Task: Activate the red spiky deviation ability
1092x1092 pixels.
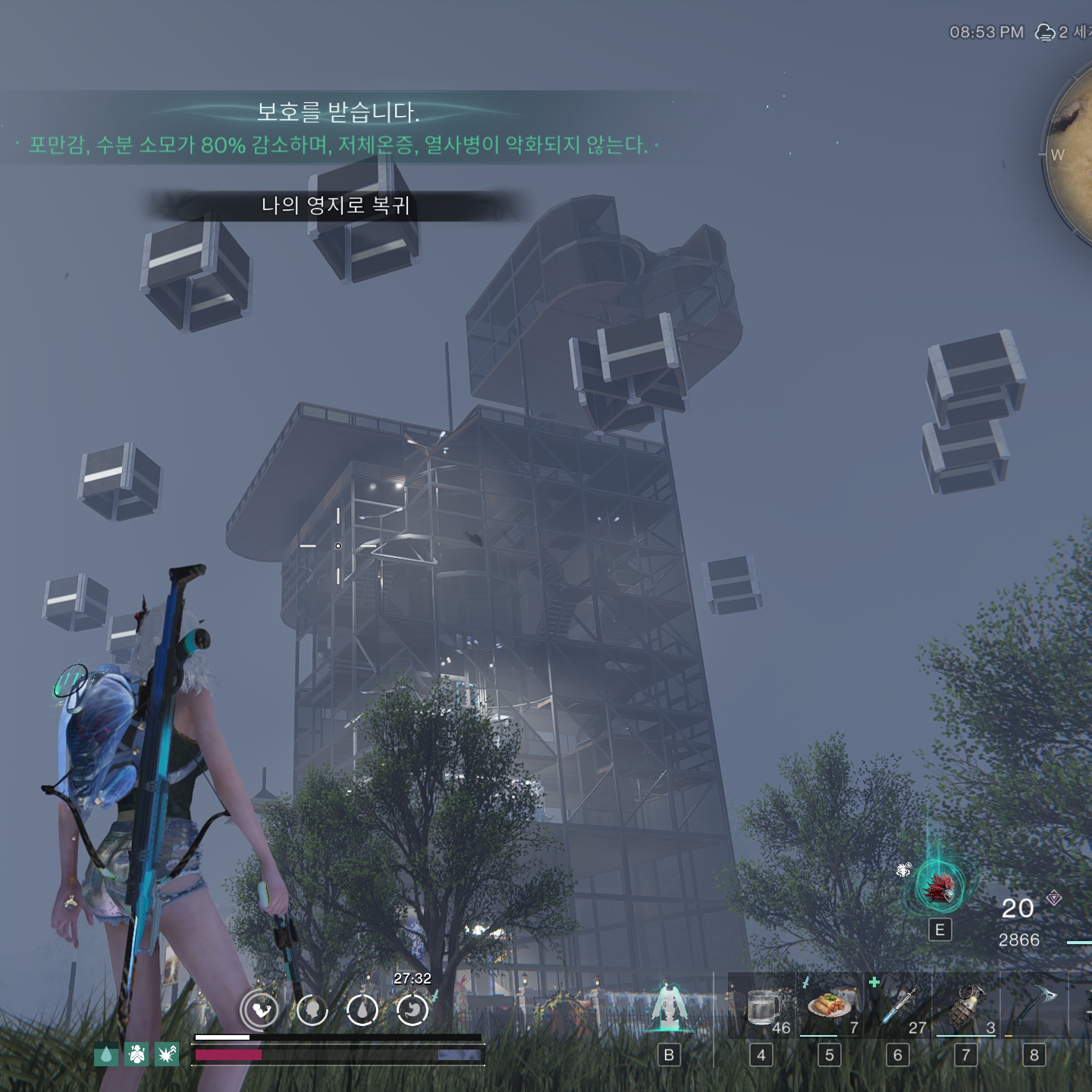Action: (x=940, y=888)
